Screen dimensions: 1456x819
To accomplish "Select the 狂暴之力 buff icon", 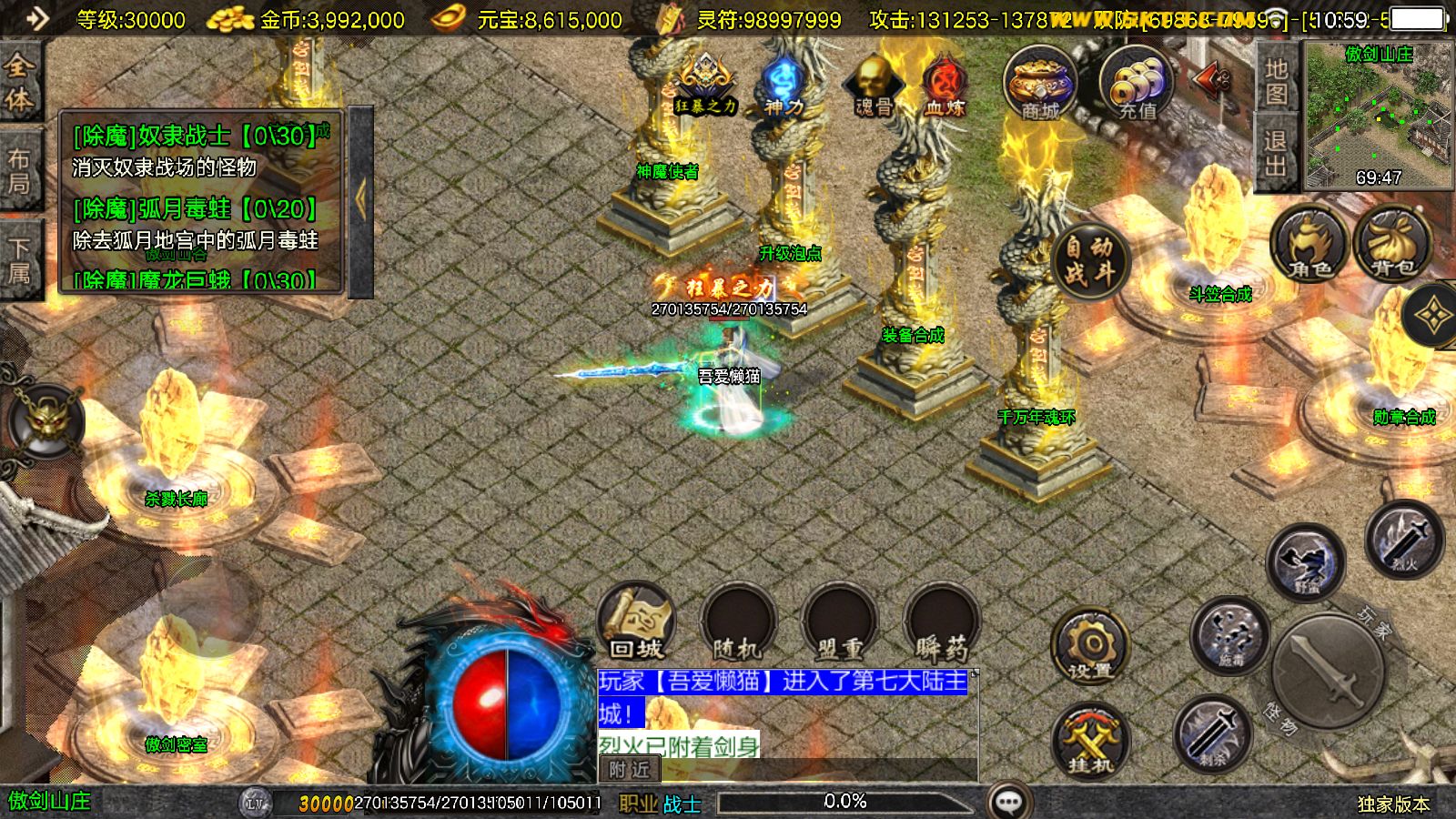I will tap(705, 85).
